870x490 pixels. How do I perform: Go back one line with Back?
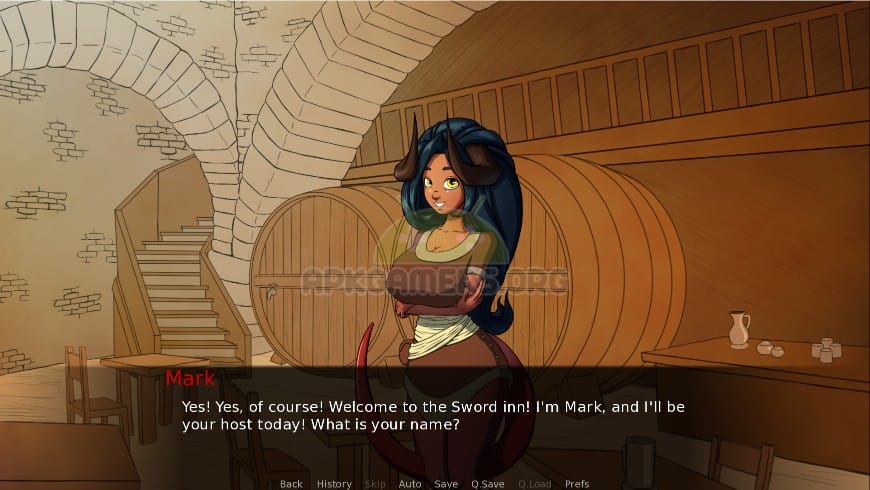(291, 484)
